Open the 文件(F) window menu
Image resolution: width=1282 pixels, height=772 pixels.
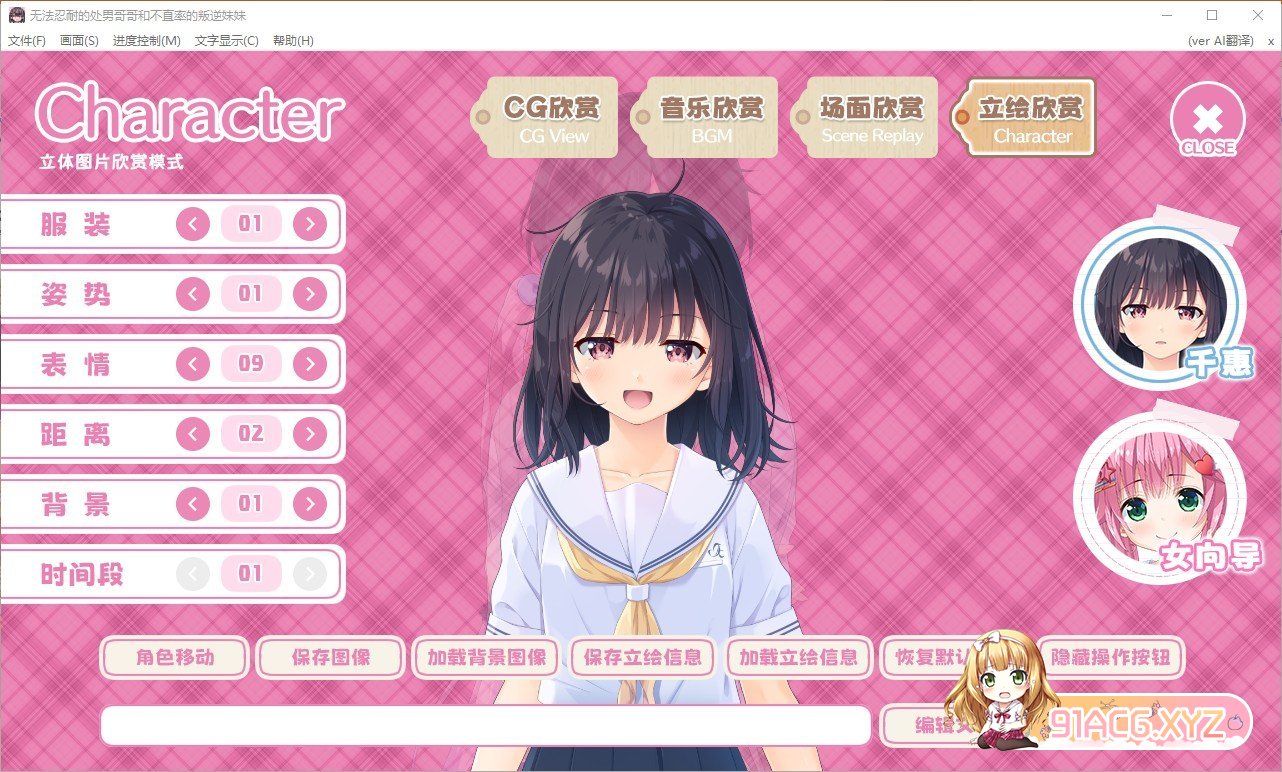pos(27,41)
